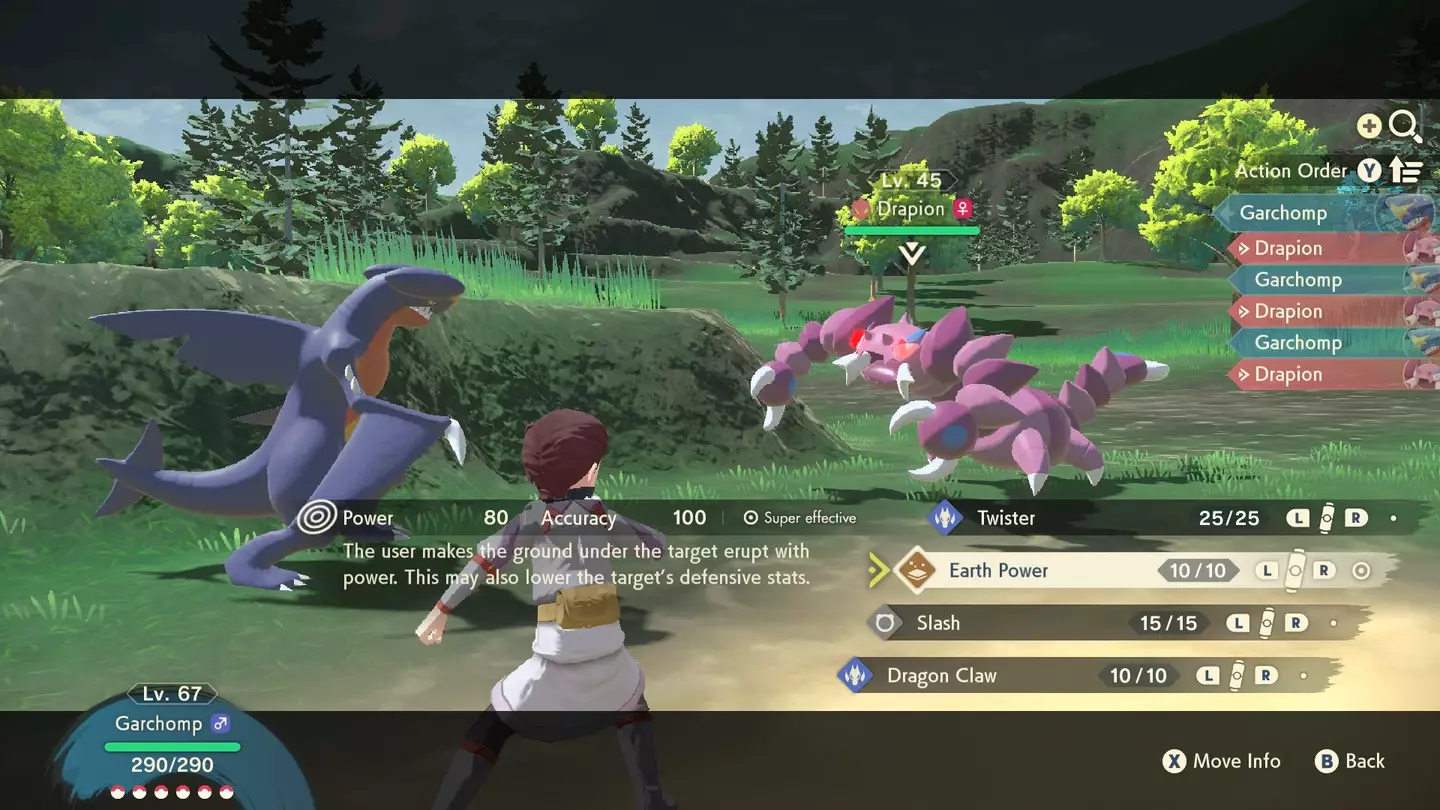Click the Action Order sort icon
Screen dimensions: 1440x810
pos(1407,170)
